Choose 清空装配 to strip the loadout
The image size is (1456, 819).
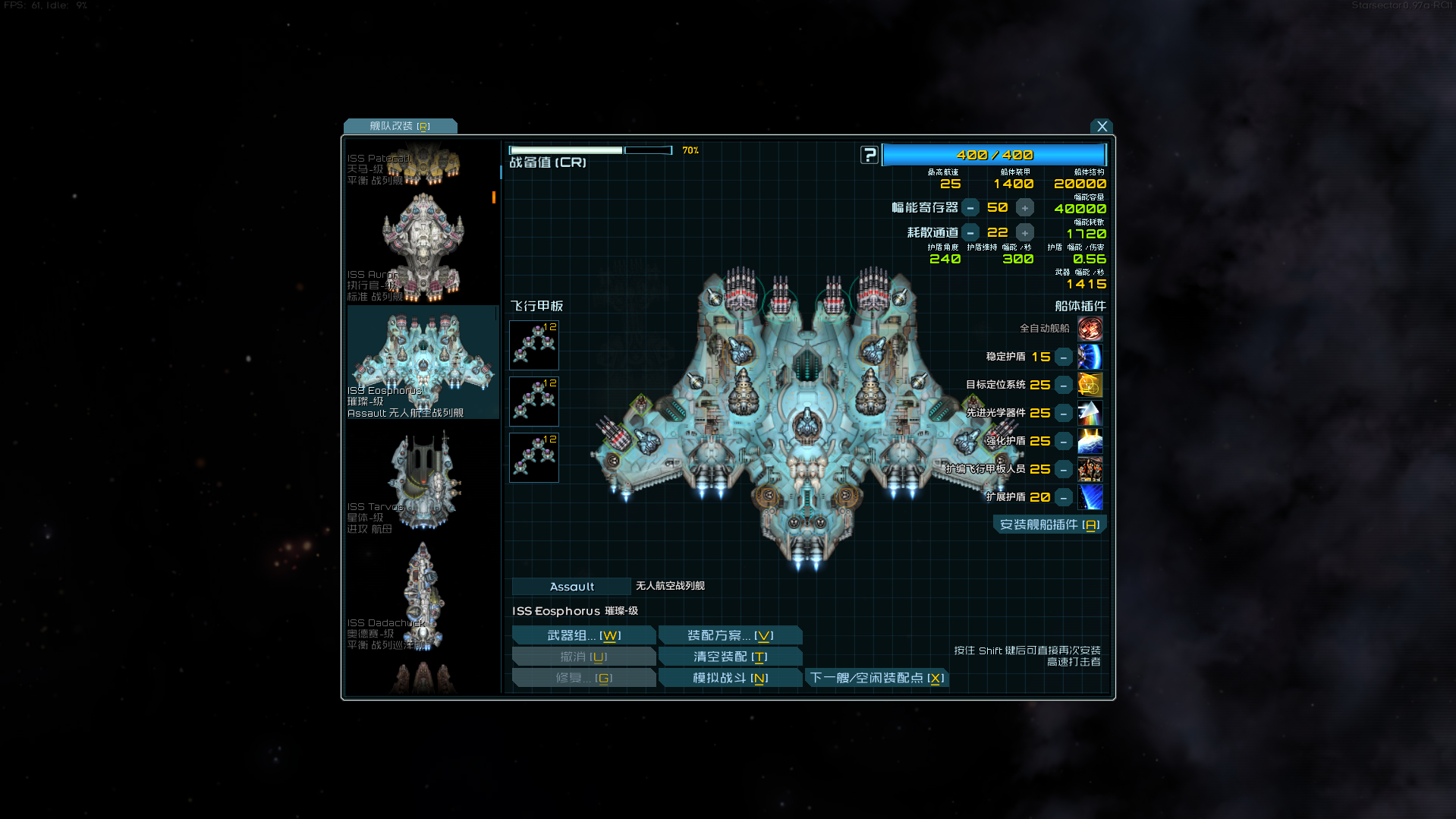coord(730,657)
